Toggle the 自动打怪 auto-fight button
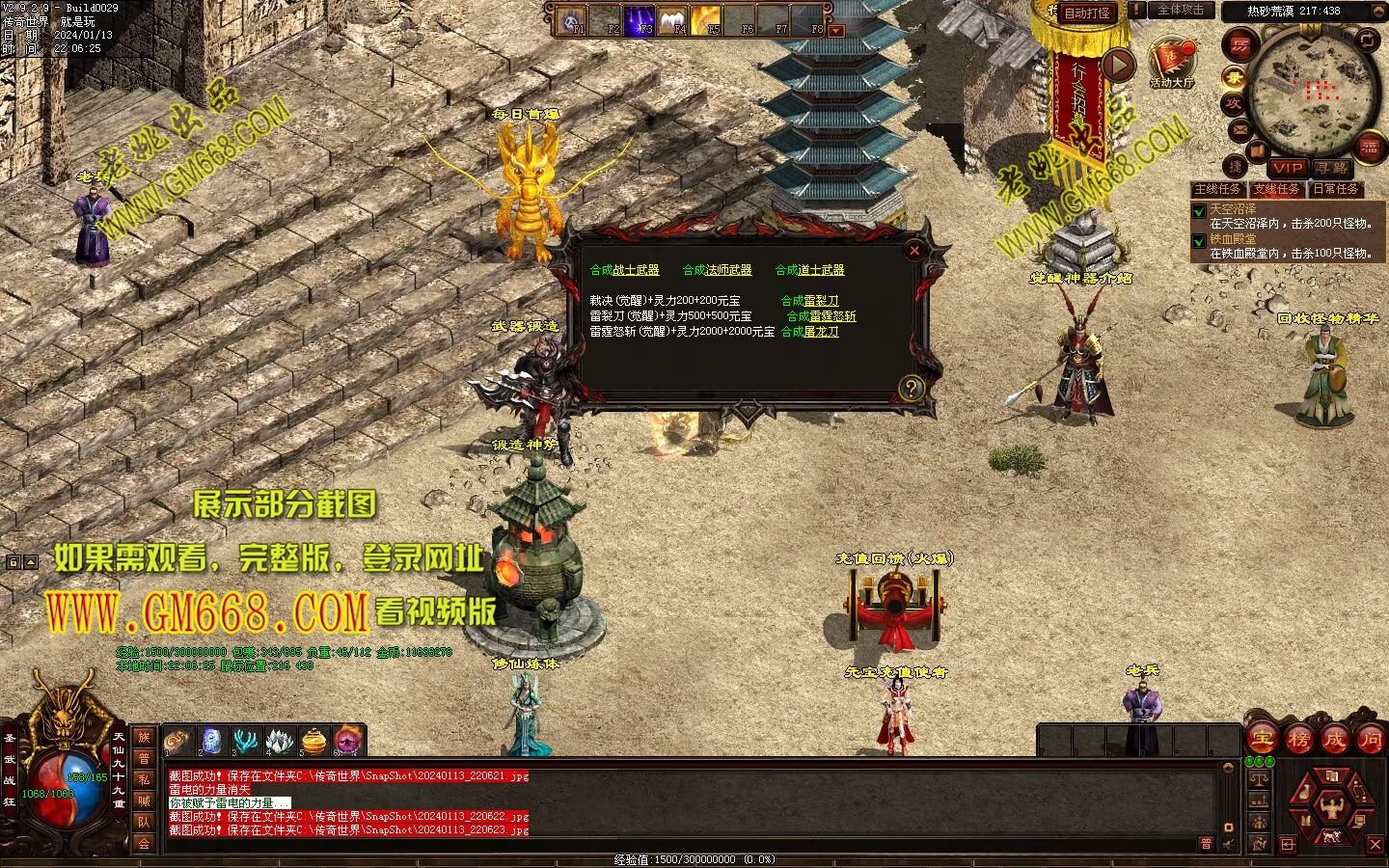1389x868 pixels. tap(1087, 14)
